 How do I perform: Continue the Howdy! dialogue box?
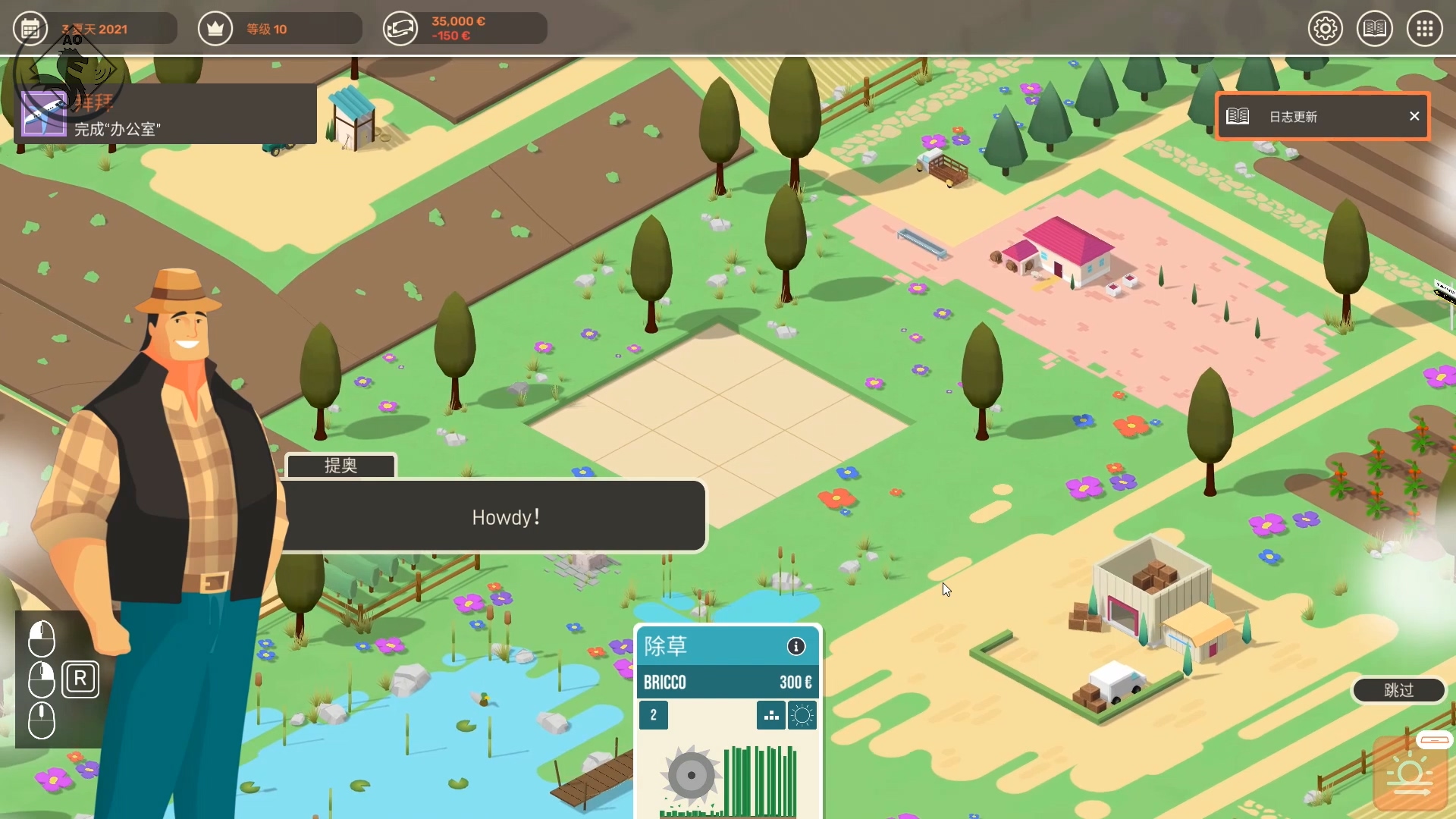[x=494, y=516]
